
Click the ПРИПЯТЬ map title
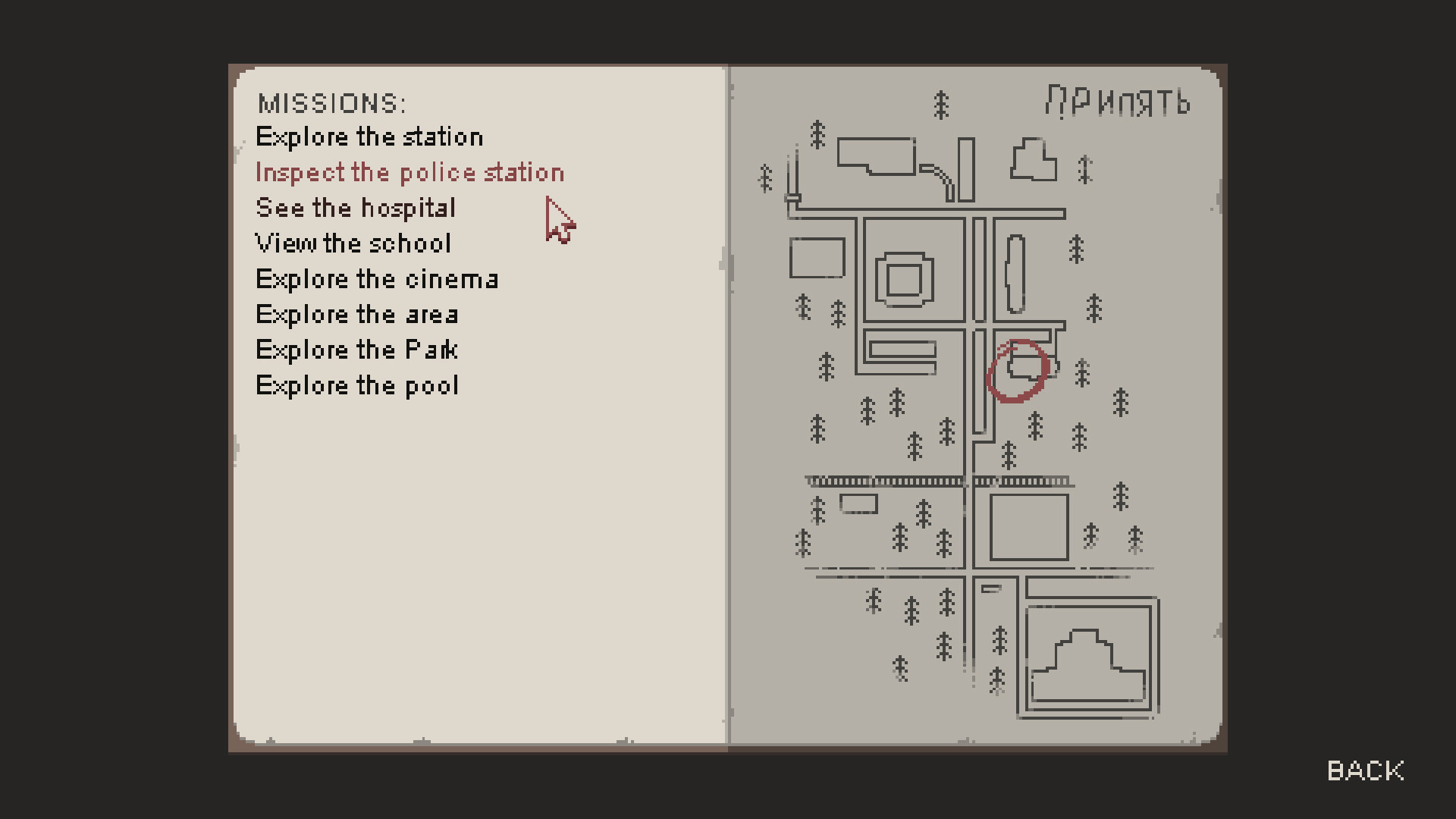[1116, 100]
